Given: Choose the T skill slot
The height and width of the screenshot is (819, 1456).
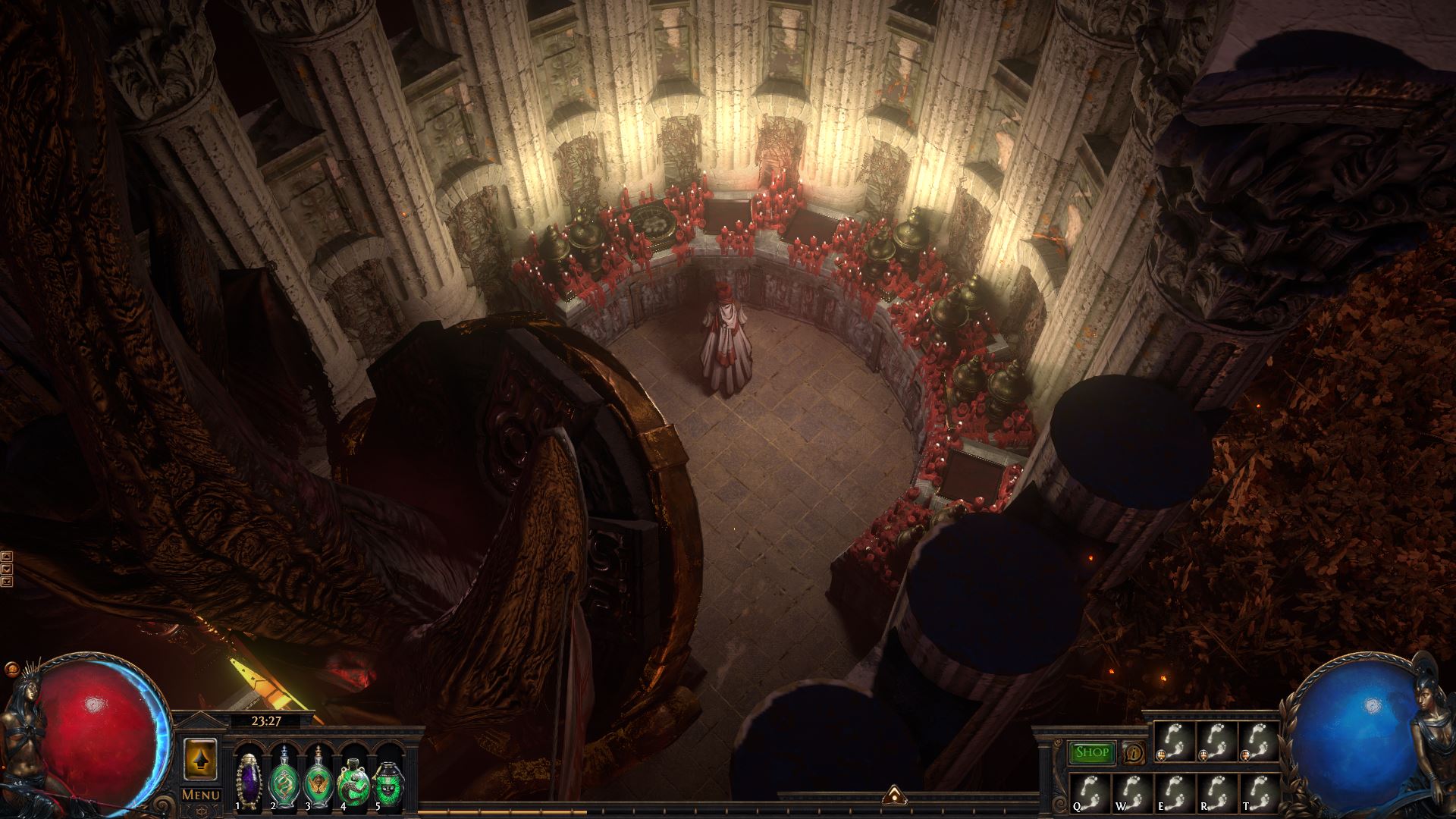Looking at the screenshot, I should point(1258,793).
